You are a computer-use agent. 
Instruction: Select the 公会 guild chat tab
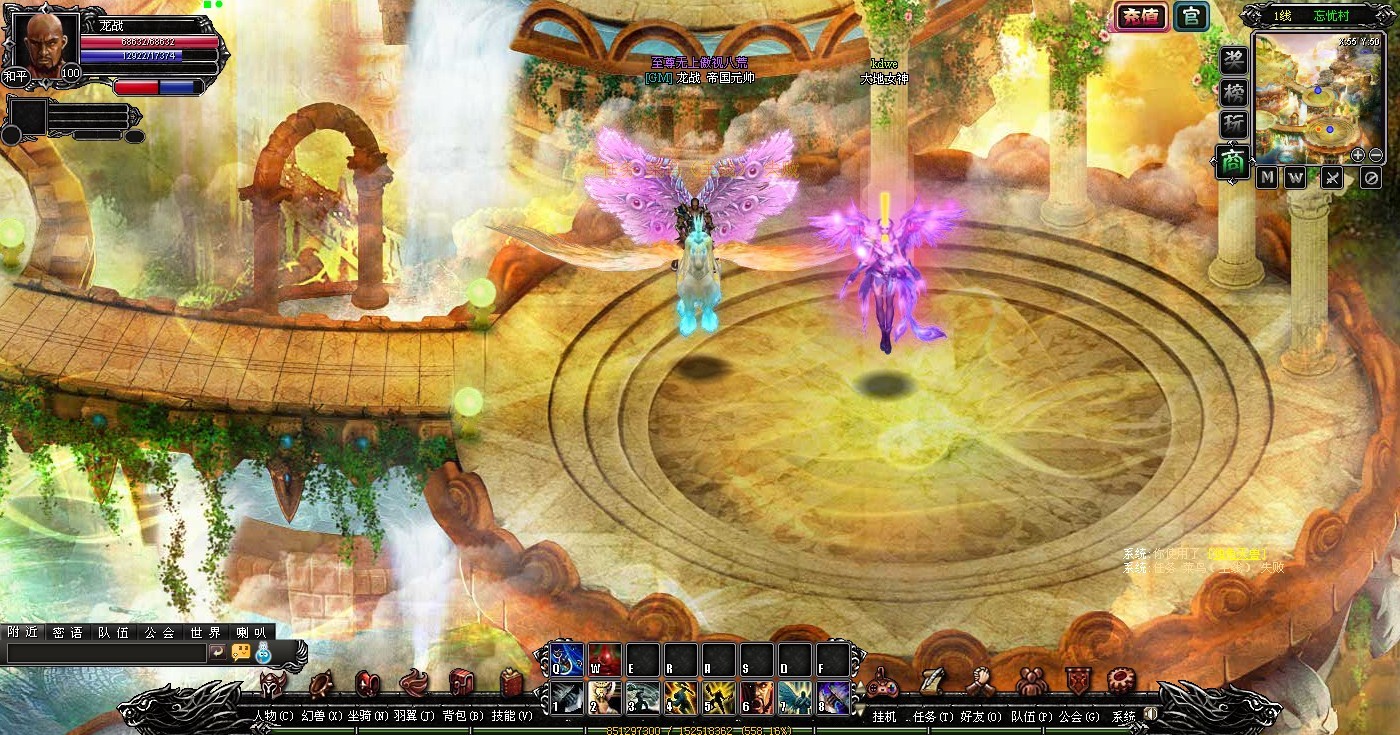pyautogui.click(x=159, y=632)
